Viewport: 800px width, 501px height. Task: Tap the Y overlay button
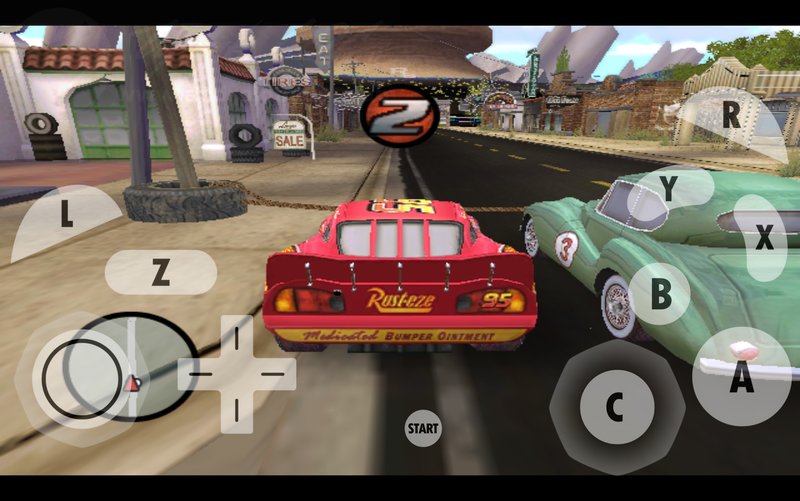(669, 186)
